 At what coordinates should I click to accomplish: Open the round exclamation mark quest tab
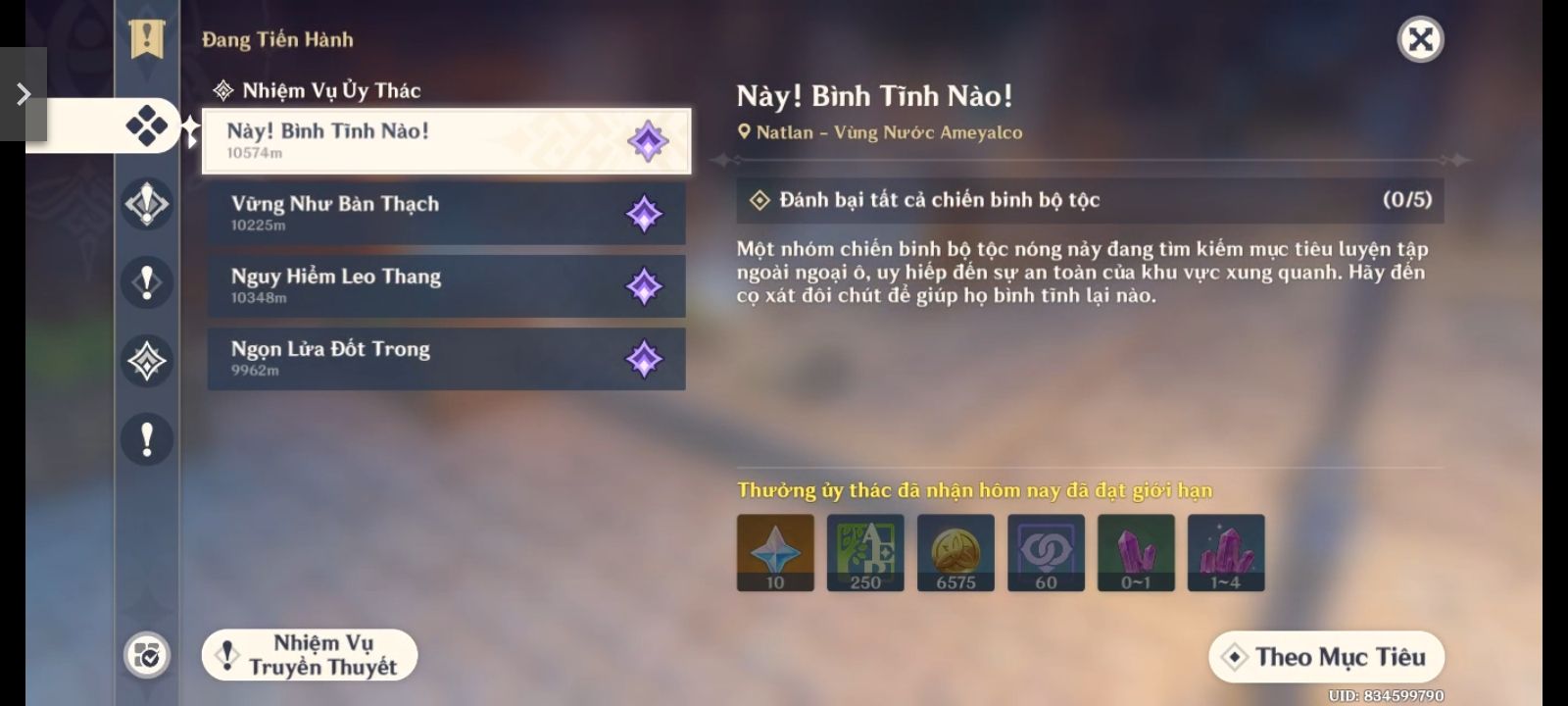pyautogui.click(x=147, y=282)
